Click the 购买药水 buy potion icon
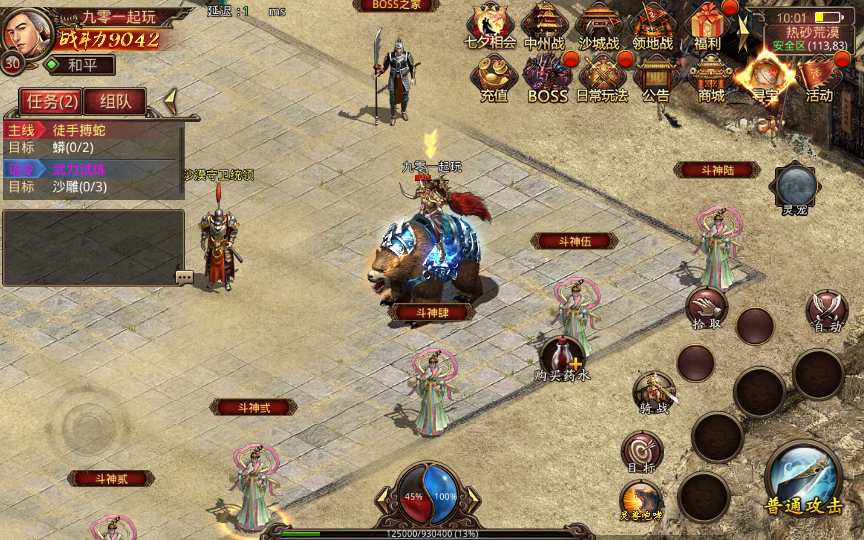 [562, 358]
